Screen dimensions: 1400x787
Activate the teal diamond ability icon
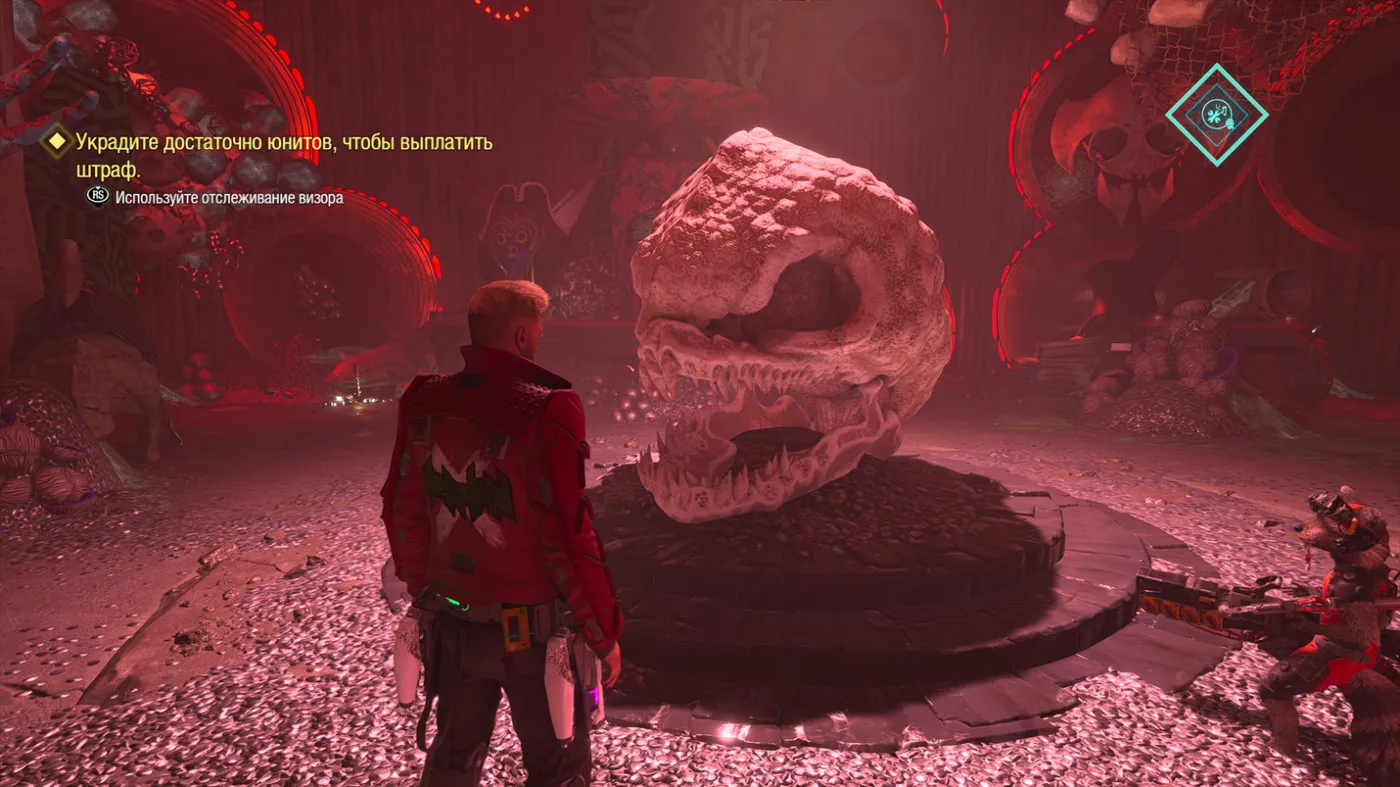pyautogui.click(x=1216, y=114)
